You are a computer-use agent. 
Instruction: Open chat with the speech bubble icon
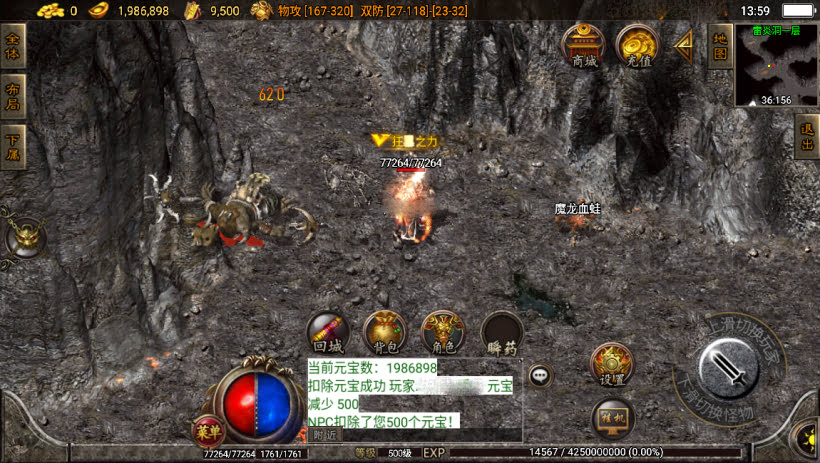(540, 376)
